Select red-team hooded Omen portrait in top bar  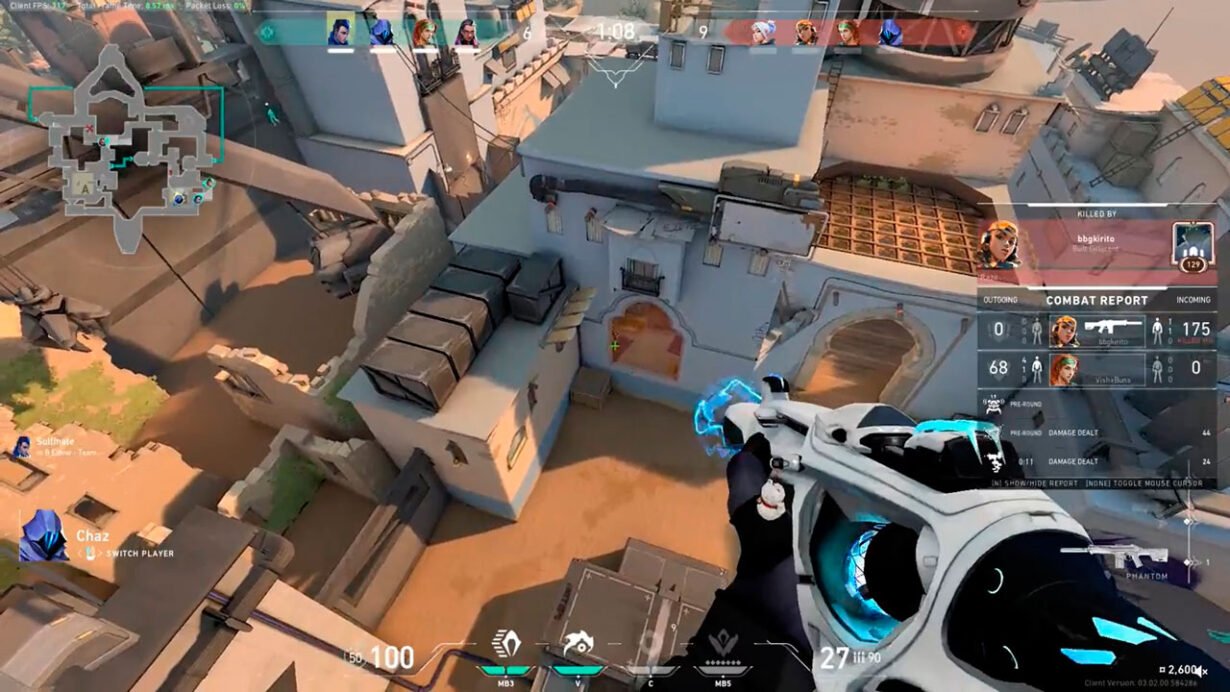(890, 32)
